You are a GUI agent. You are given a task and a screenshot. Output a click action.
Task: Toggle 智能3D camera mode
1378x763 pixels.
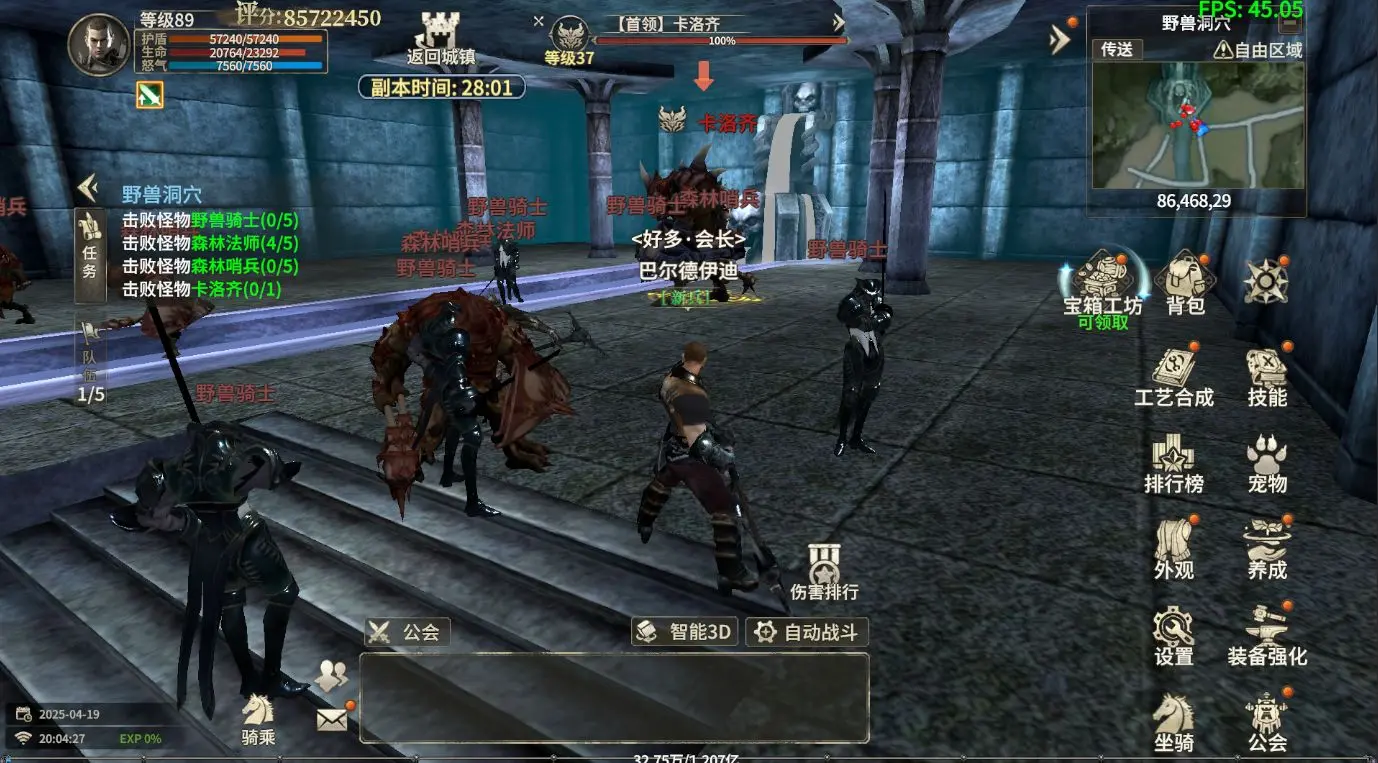tap(686, 632)
